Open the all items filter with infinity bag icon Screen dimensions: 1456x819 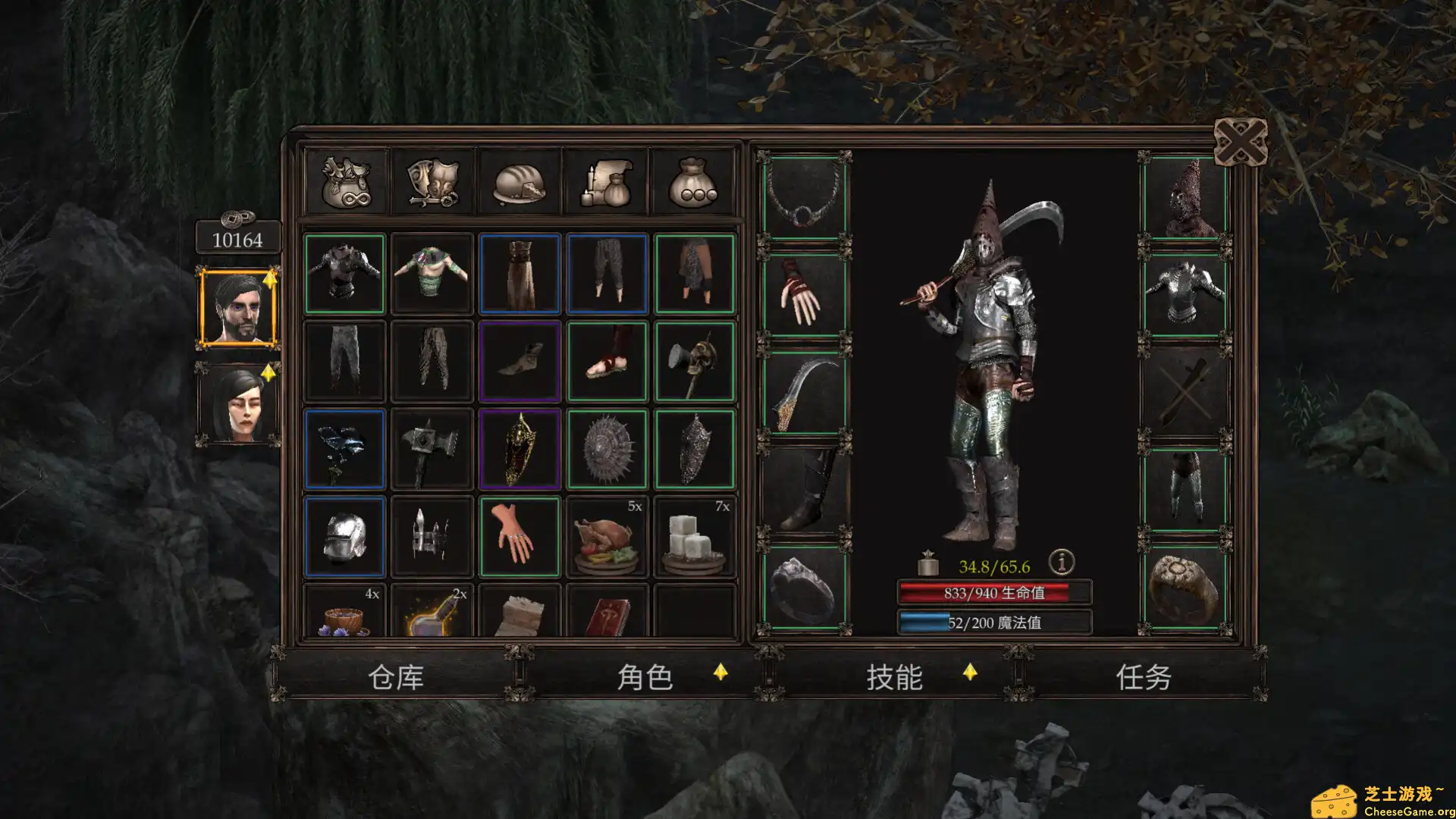pos(346,180)
